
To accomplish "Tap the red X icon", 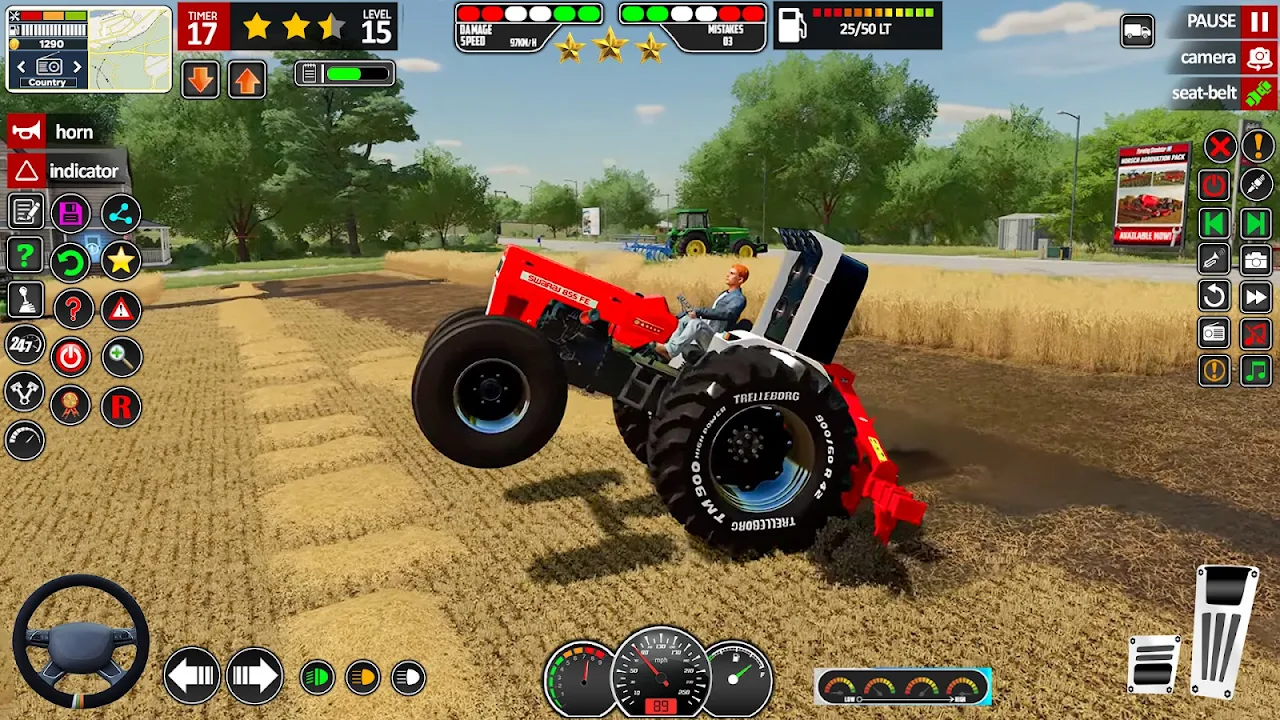I will pos(1219,148).
